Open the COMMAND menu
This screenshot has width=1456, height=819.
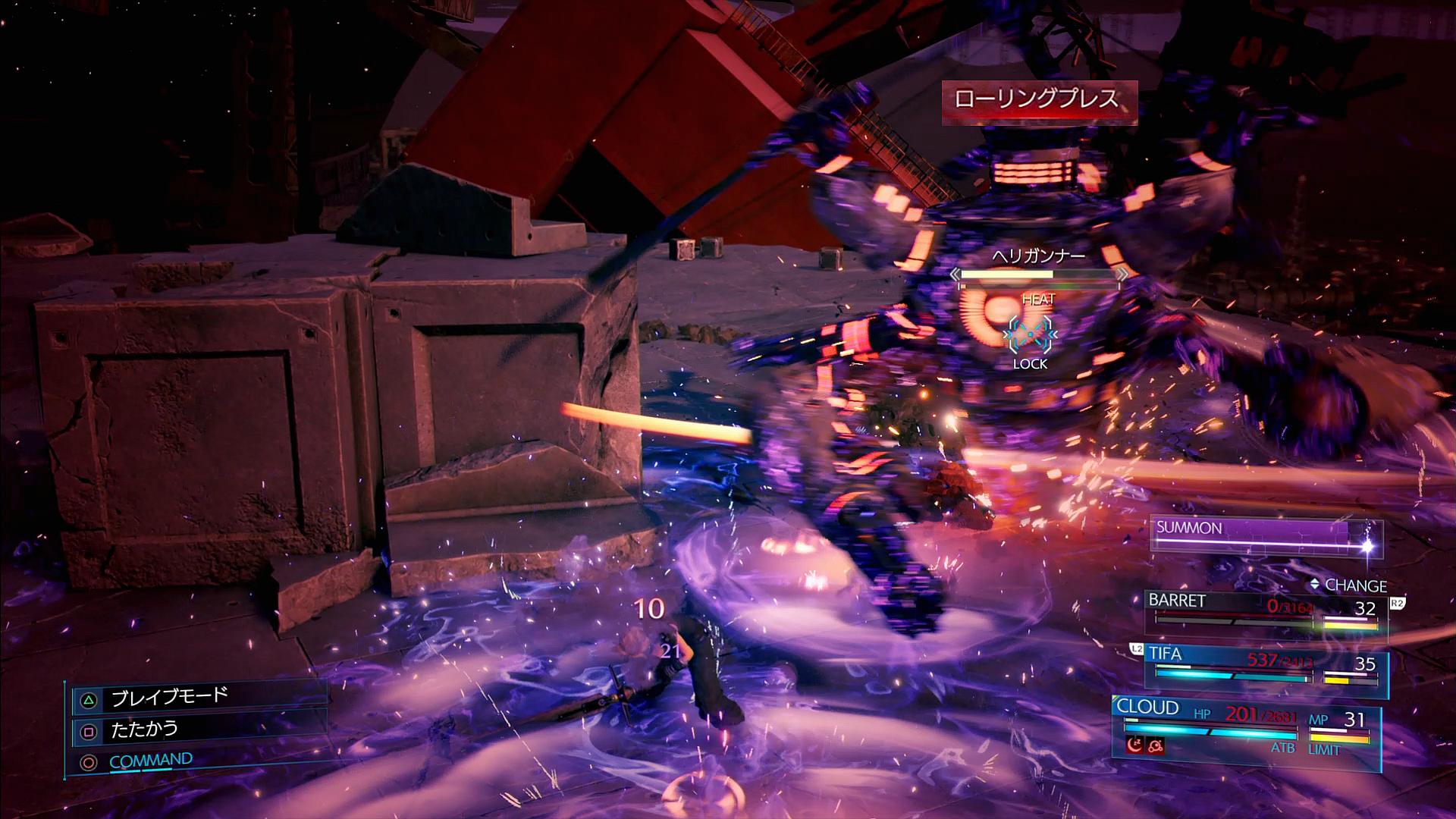150,761
